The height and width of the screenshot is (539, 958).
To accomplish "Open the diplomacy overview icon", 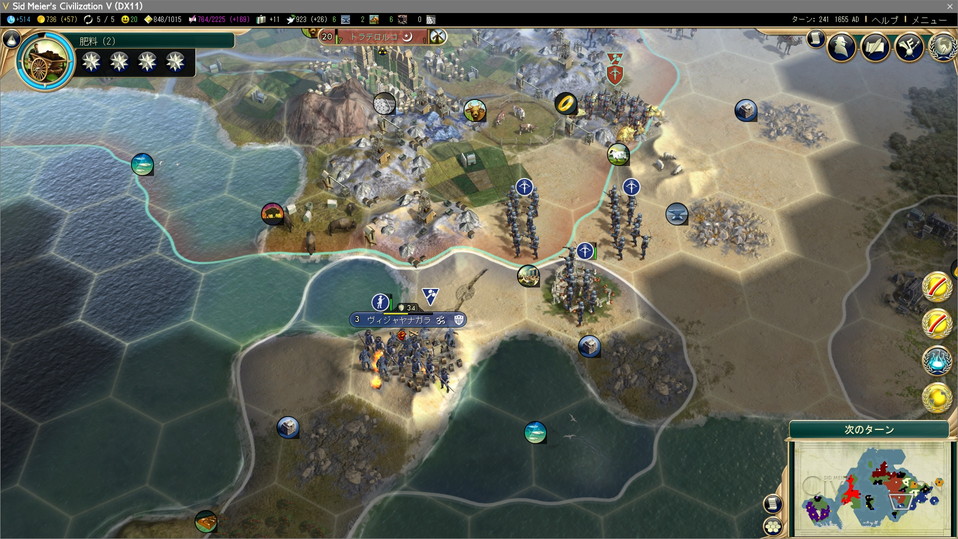I will 909,47.
